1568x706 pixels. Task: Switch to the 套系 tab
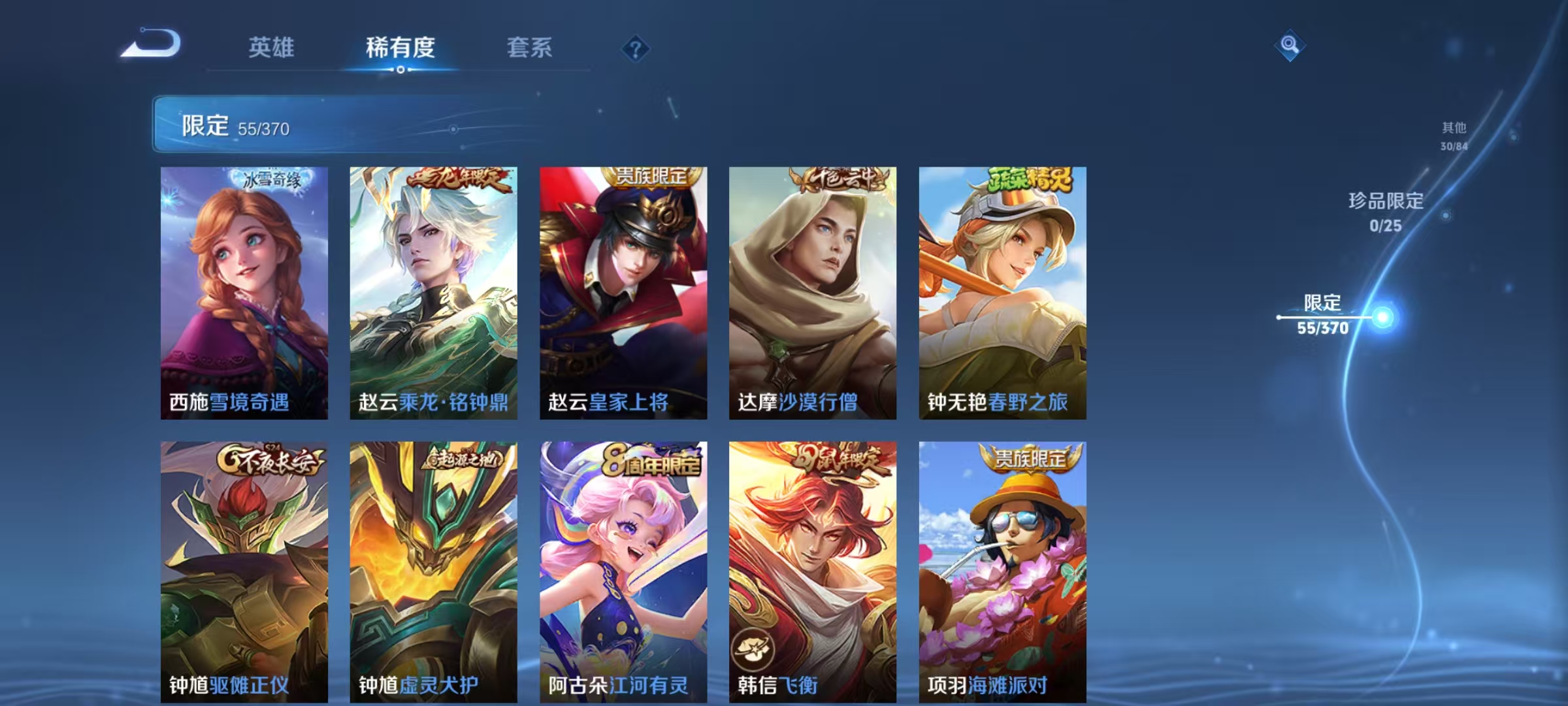pyautogui.click(x=529, y=47)
